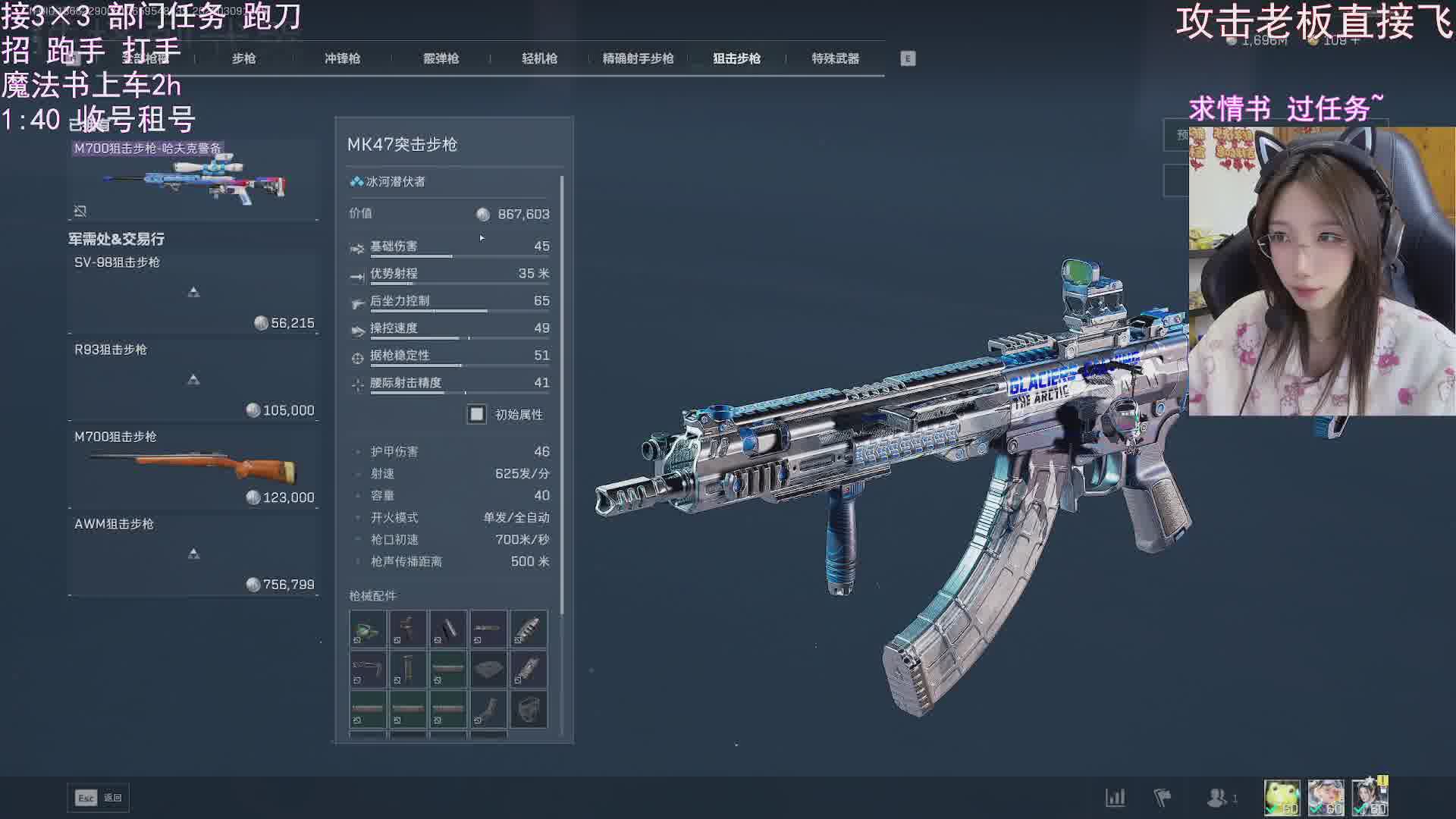The image size is (1456, 819).
Task: Open the flag icon in bottom bar
Action: [x=1162, y=798]
